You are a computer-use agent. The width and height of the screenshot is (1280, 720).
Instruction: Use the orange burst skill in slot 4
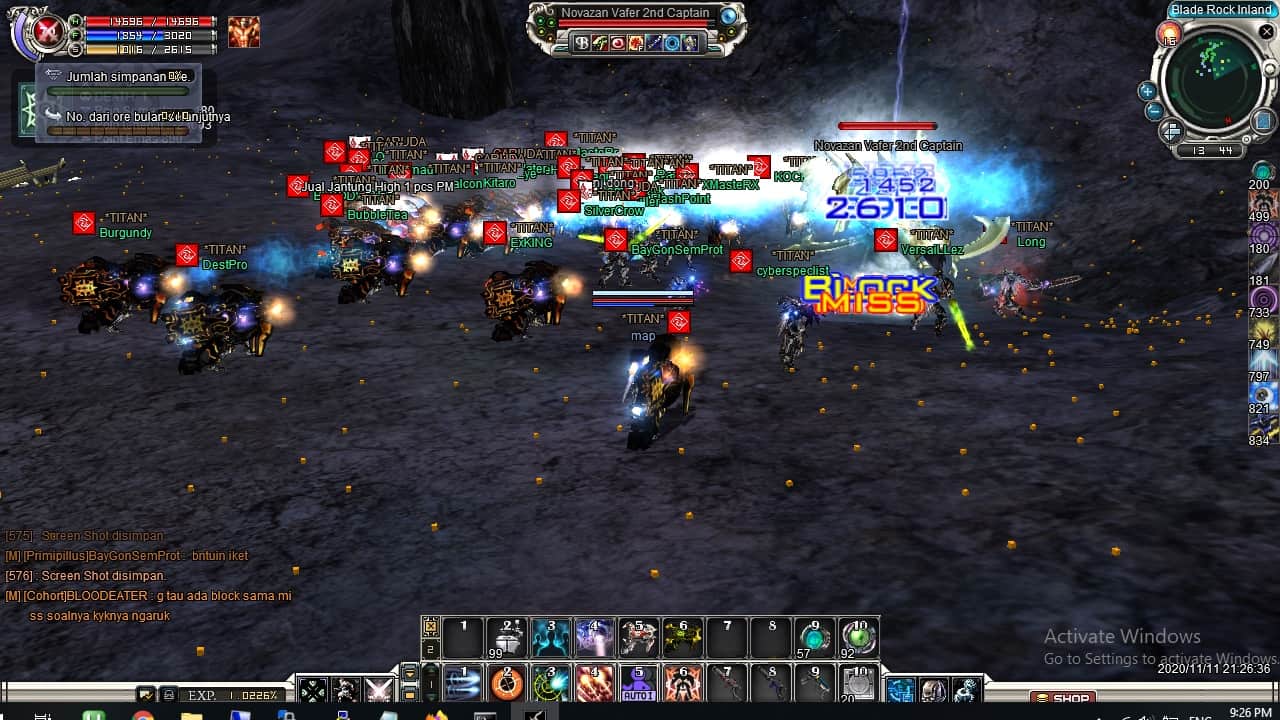pyautogui.click(x=595, y=684)
